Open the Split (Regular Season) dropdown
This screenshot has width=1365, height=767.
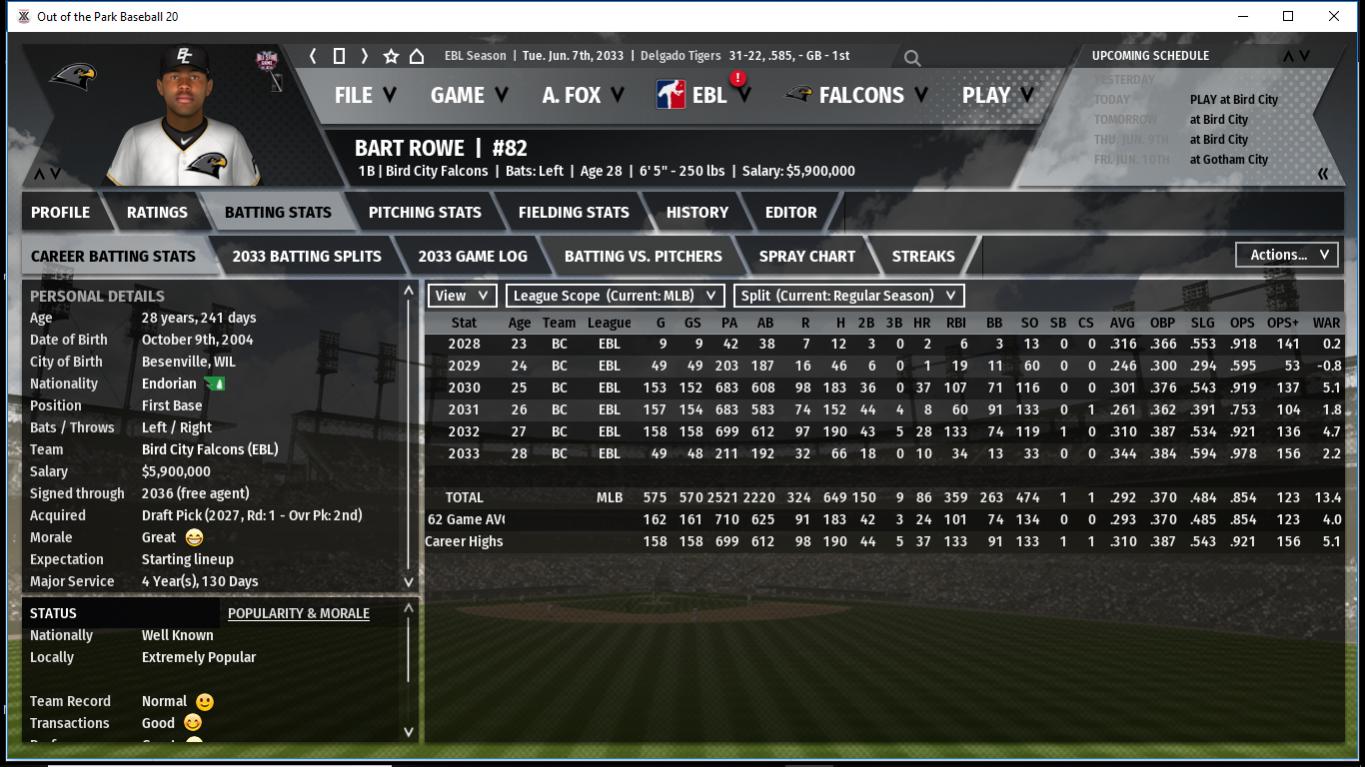(849, 295)
